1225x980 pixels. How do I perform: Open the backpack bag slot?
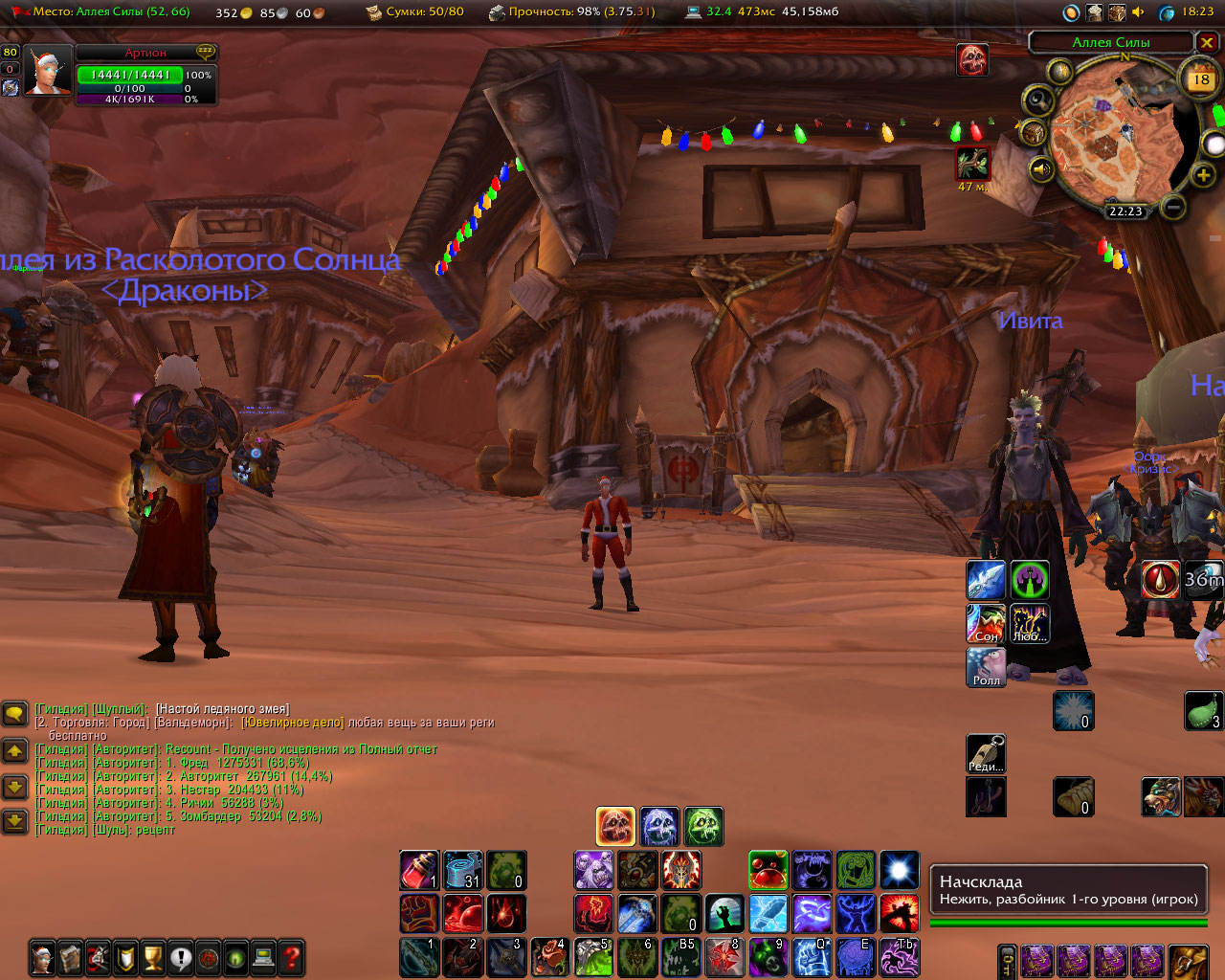(x=1190, y=961)
